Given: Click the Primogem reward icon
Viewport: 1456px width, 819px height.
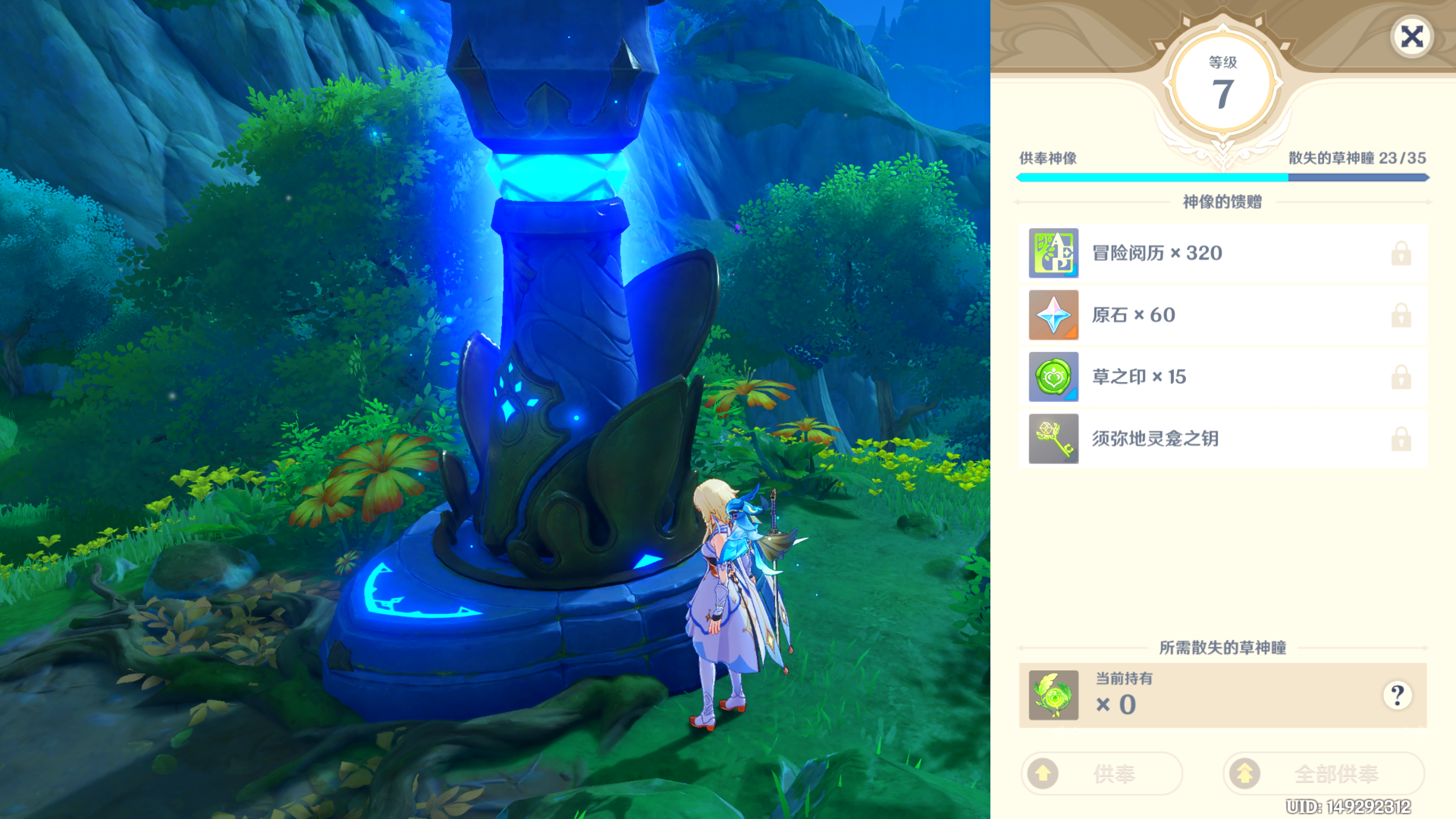Looking at the screenshot, I should tap(1053, 315).
